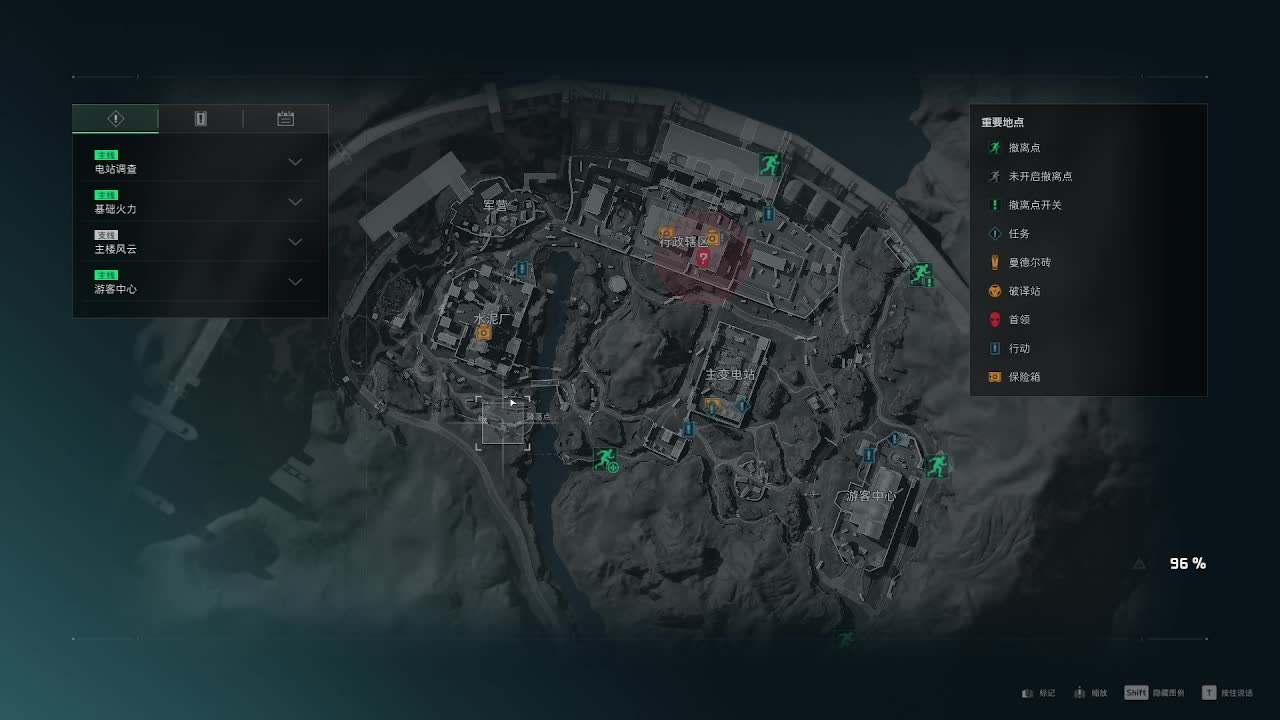Click the red question-mark marker at 行政辖区
This screenshot has height=720, width=1280.
[x=703, y=258]
